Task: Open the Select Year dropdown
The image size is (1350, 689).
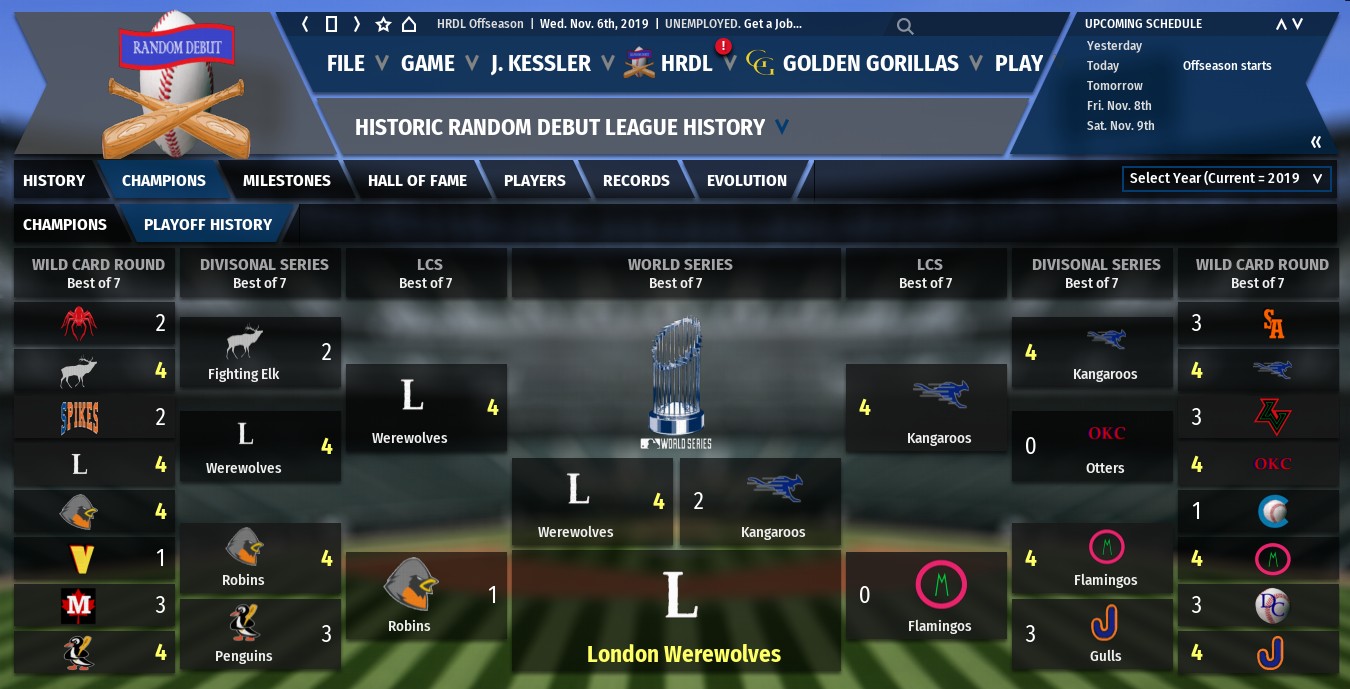Action: pos(1226,178)
